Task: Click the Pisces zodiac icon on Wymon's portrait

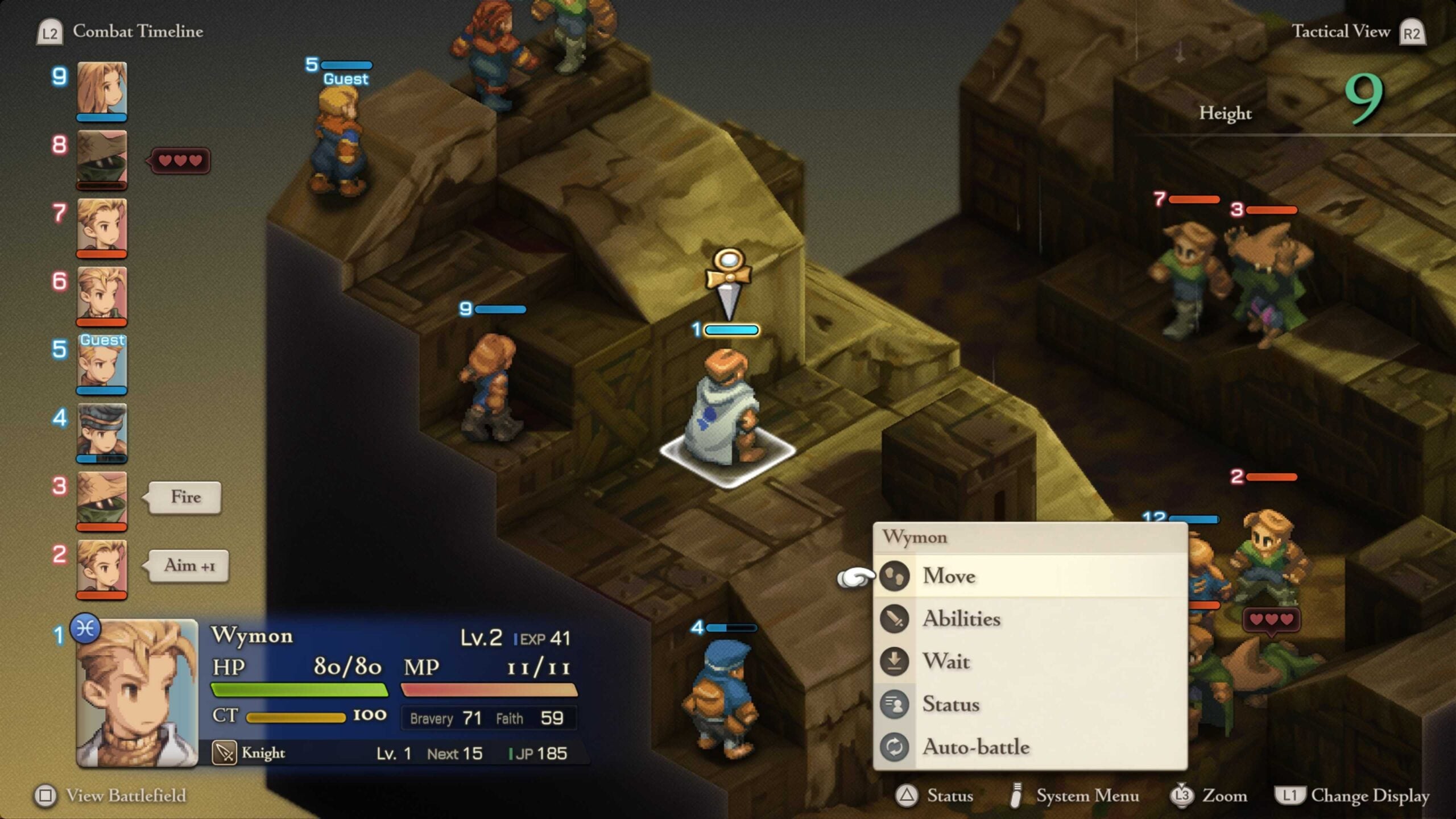Action: tap(84, 630)
